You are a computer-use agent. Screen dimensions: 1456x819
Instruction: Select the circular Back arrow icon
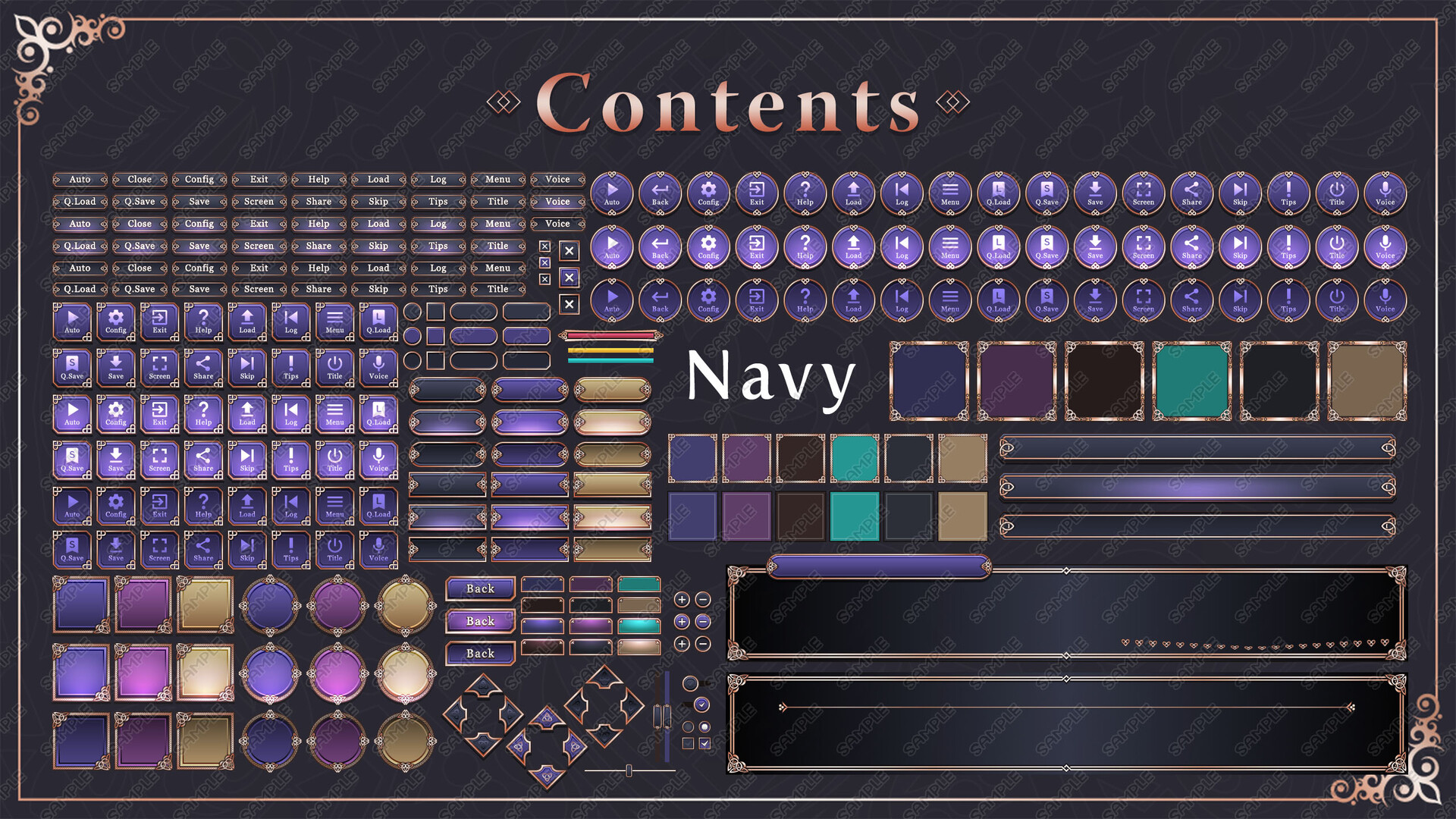[x=660, y=193]
